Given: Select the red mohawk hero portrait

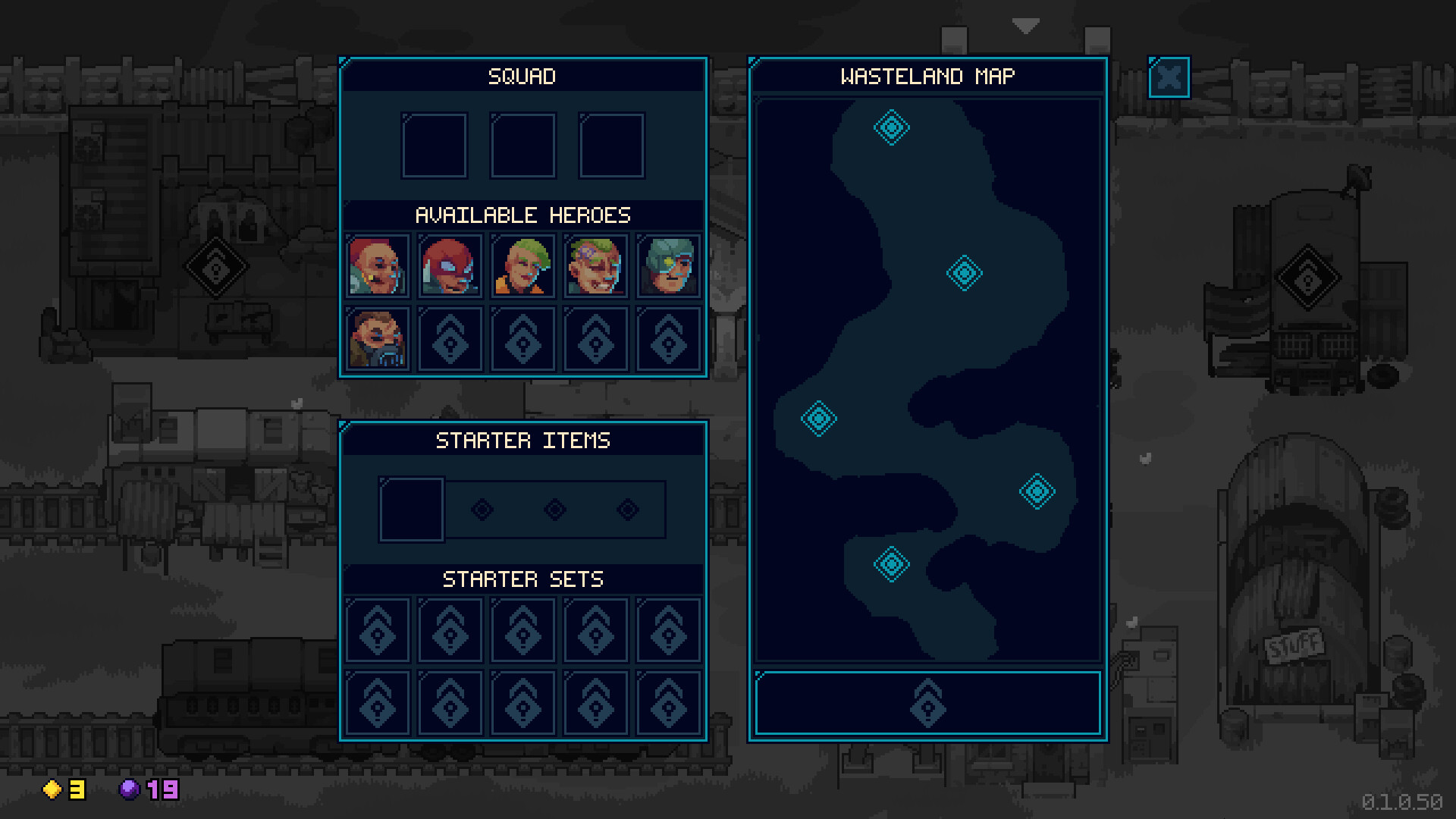Looking at the screenshot, I should click(377, 267).
